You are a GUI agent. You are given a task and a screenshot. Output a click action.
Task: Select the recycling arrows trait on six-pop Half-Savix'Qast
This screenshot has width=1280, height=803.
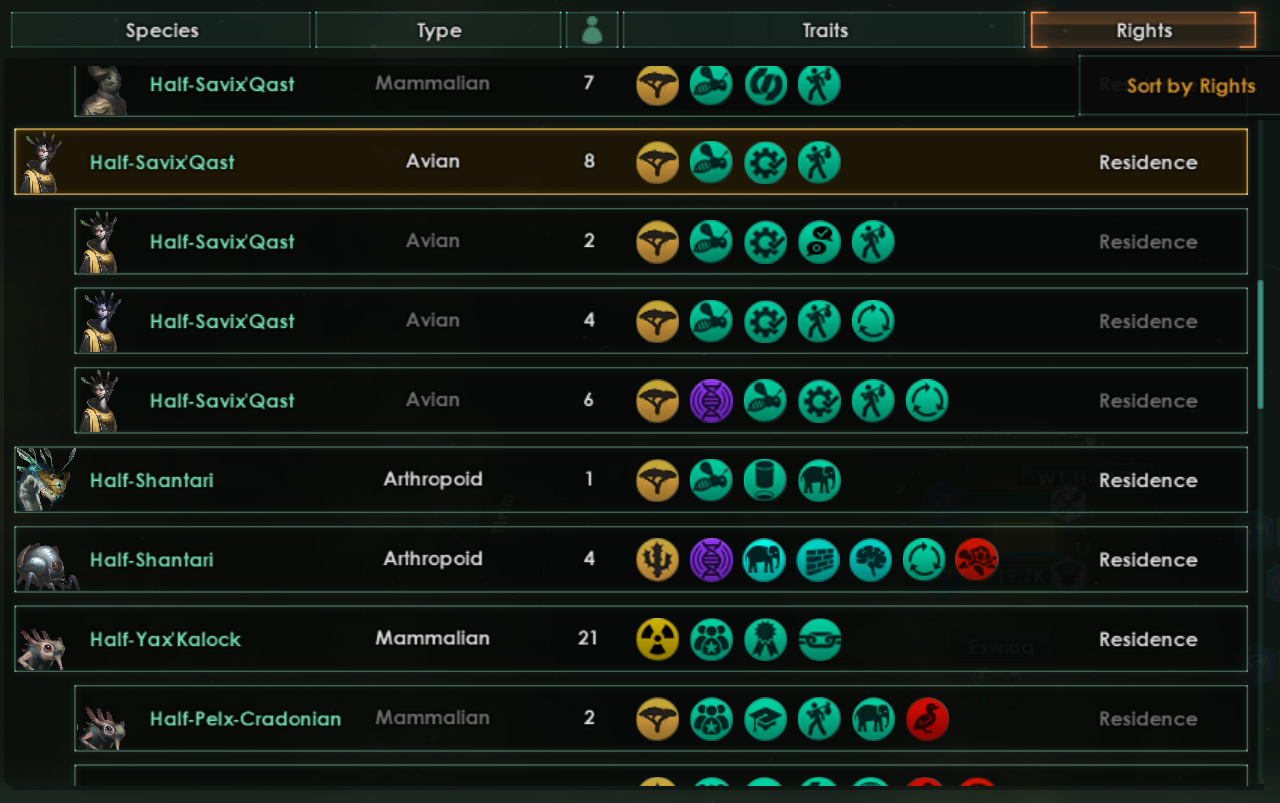pyautogui.click(x=927, y=400)
